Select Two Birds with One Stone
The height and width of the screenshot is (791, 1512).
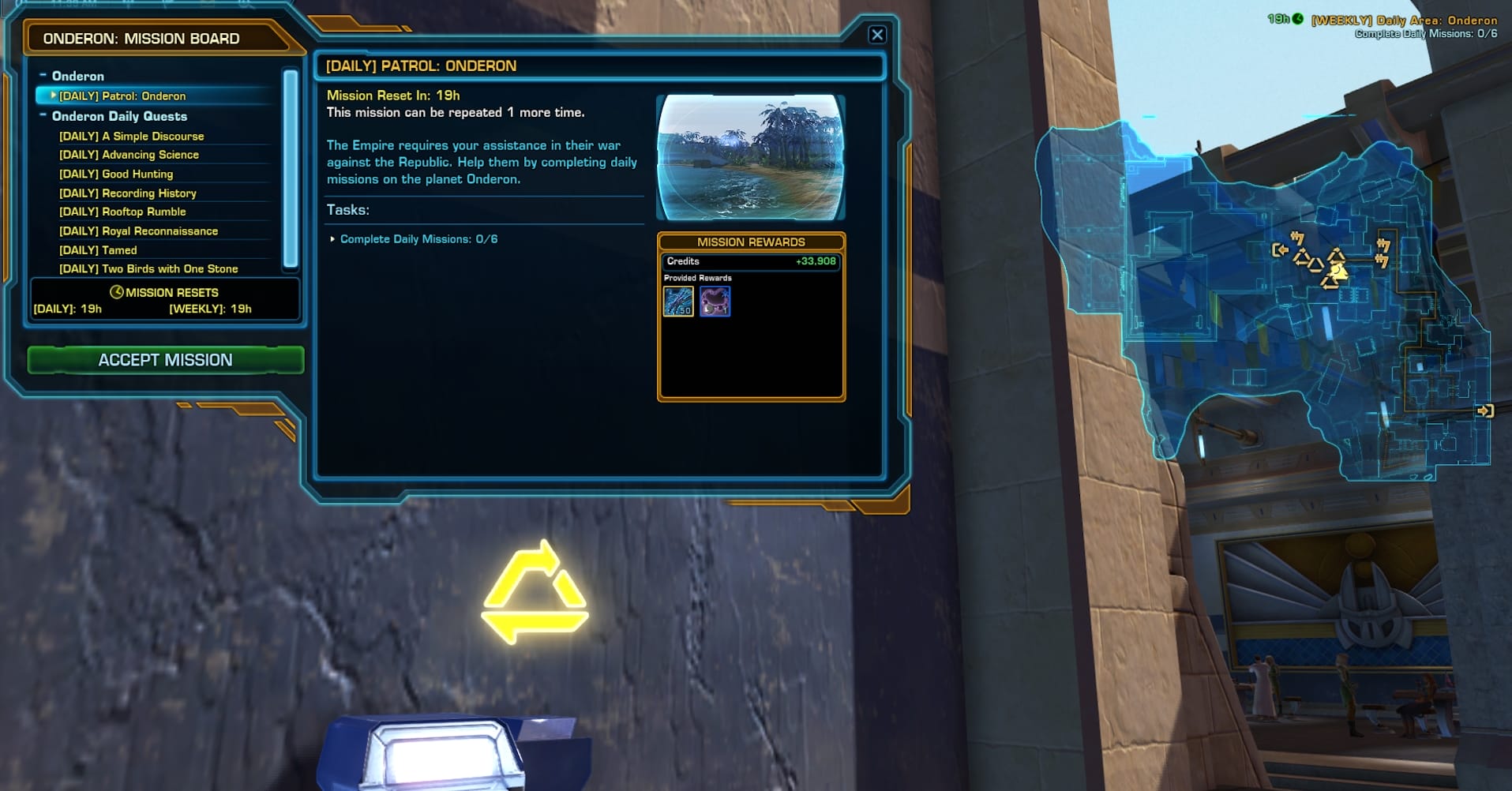tap(148, 269)
